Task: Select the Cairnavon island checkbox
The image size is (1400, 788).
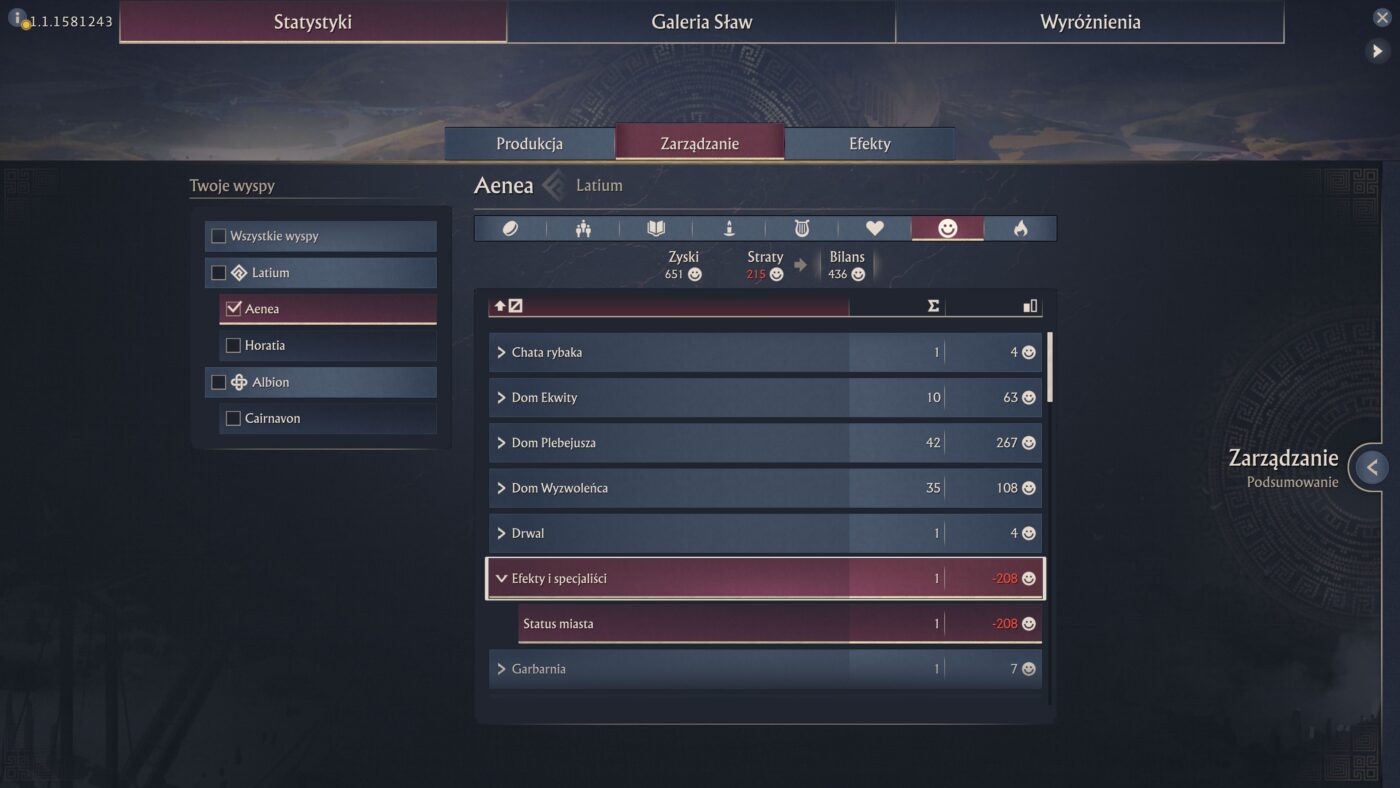Action: pyautogui.click(x=234, y=419)
